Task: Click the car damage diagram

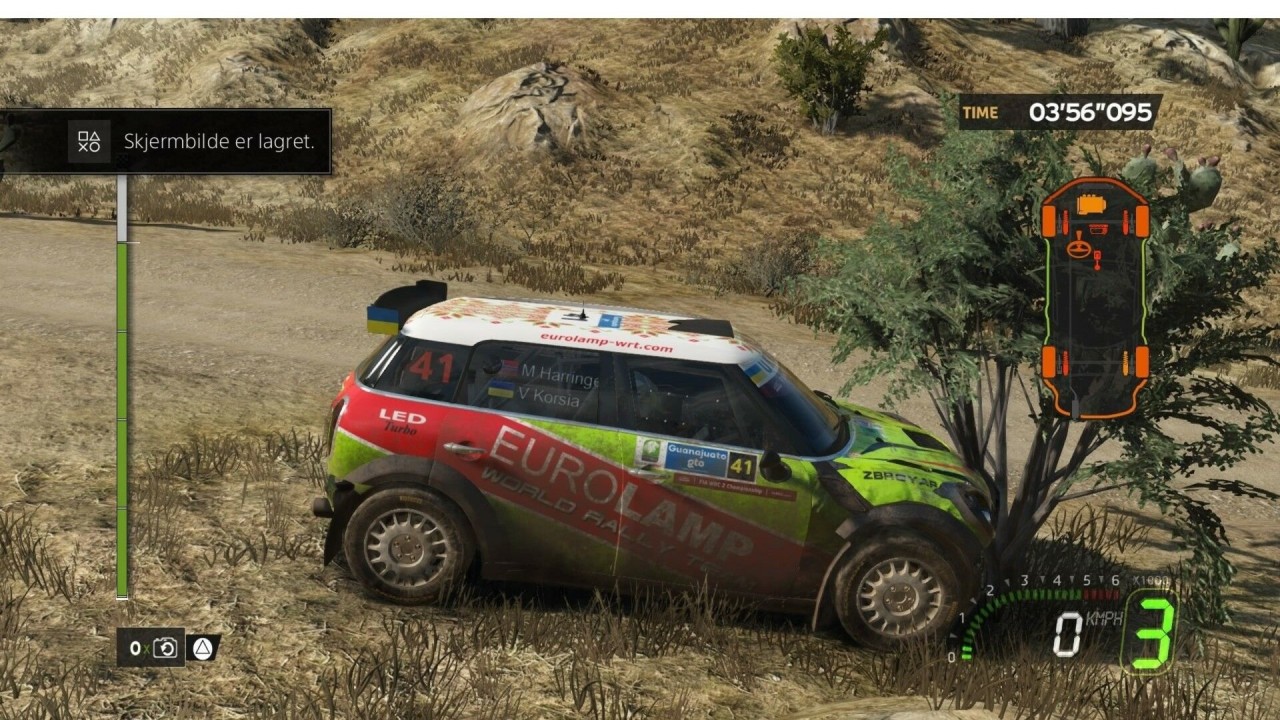Action: pos(1094,297)
